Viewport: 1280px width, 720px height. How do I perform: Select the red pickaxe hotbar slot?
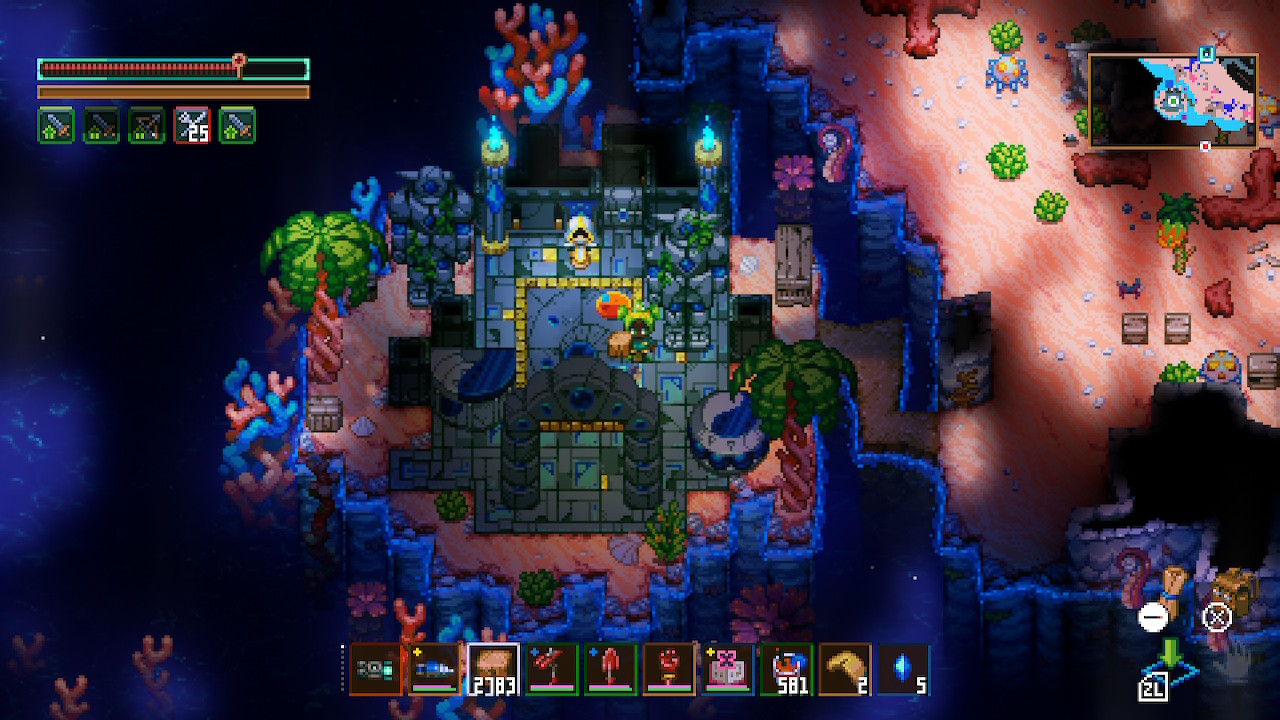click(551, 669)
